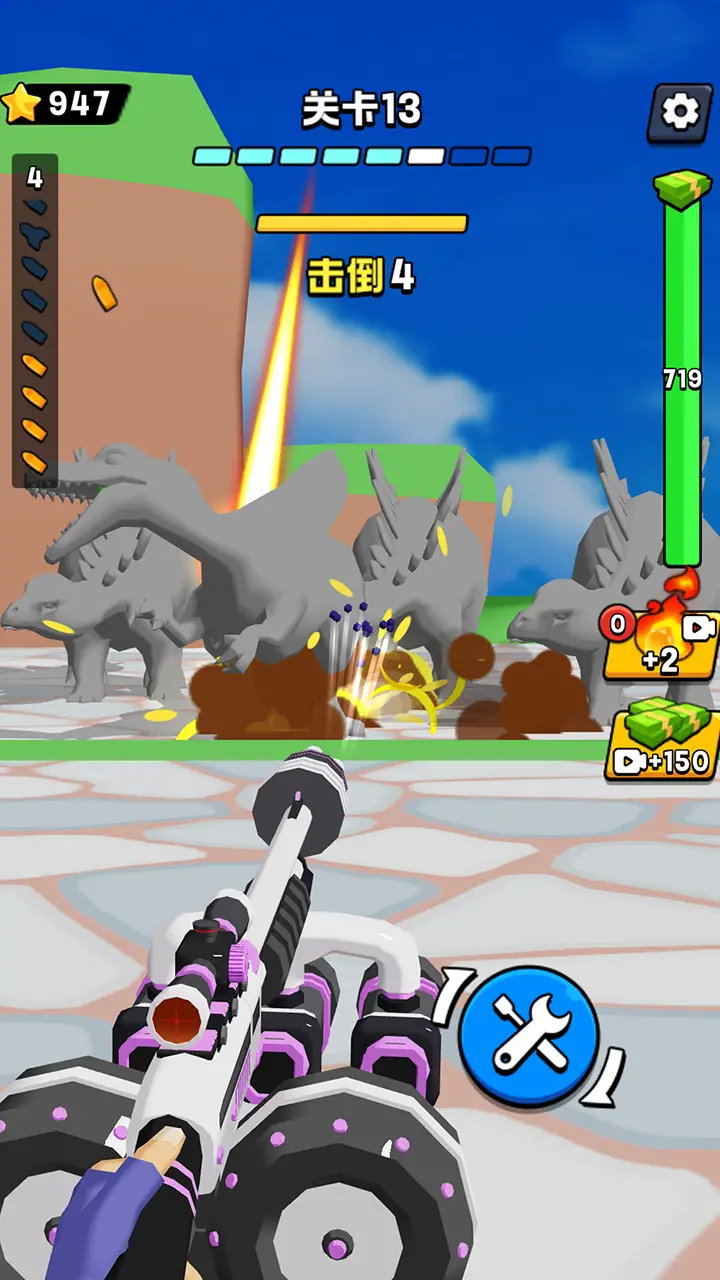
Task: Watch ad for +150 cash
Action: pyautogui.click(x=663, y=744)
